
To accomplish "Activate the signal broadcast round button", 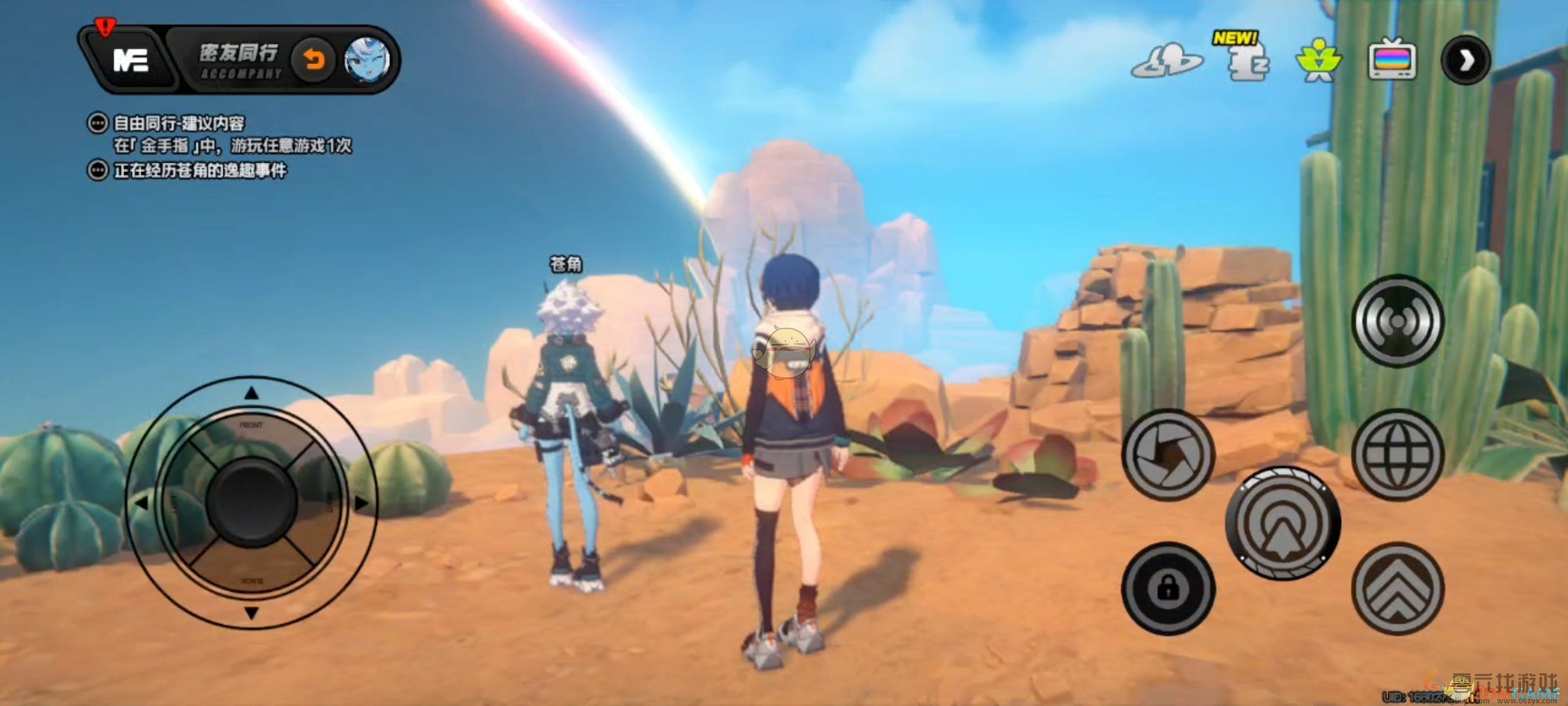I will pyautogui.click(x=1397, y=321).
